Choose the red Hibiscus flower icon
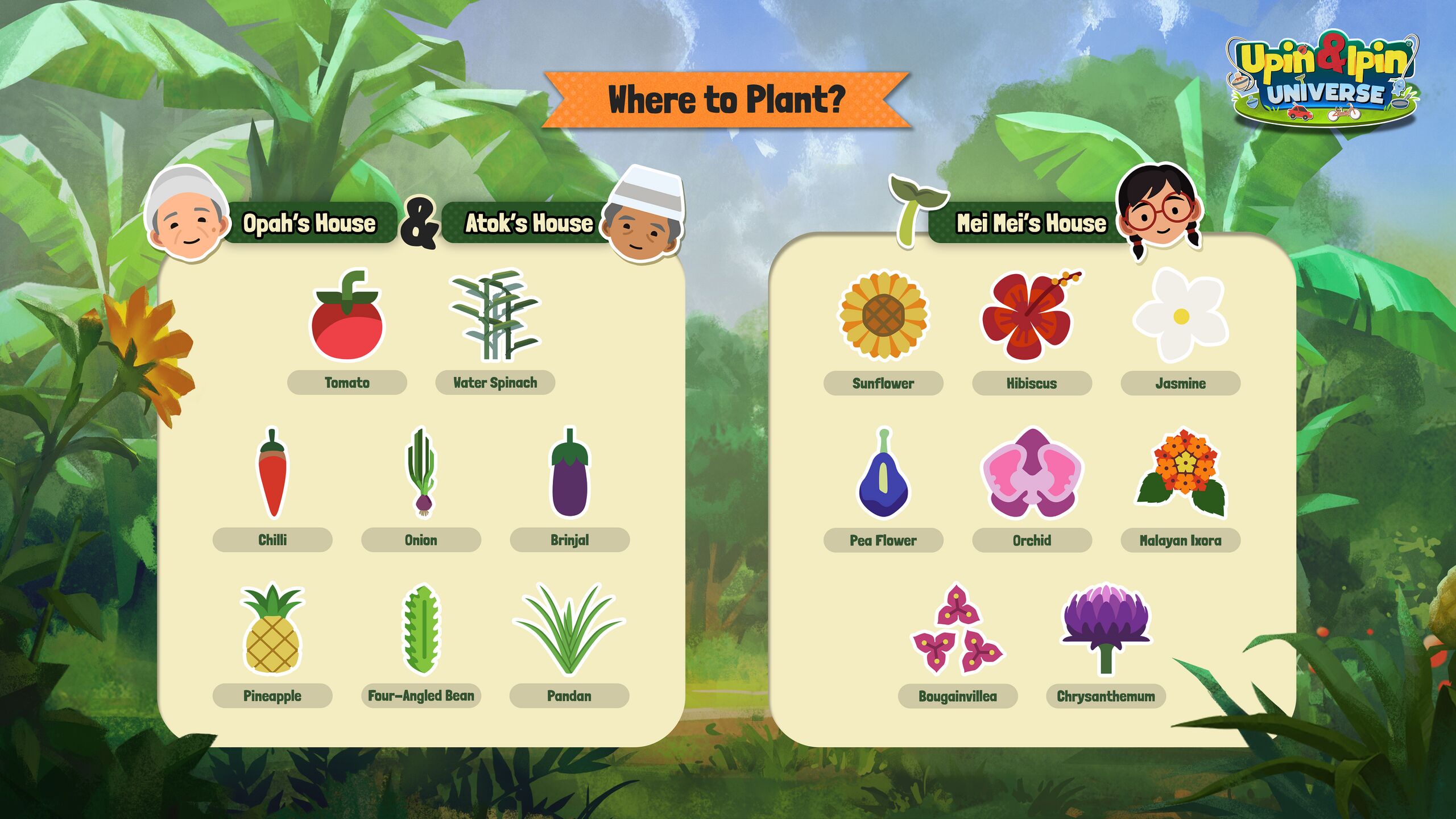The width and height of the screenshot is (1456, 819). pos(1029,316)
